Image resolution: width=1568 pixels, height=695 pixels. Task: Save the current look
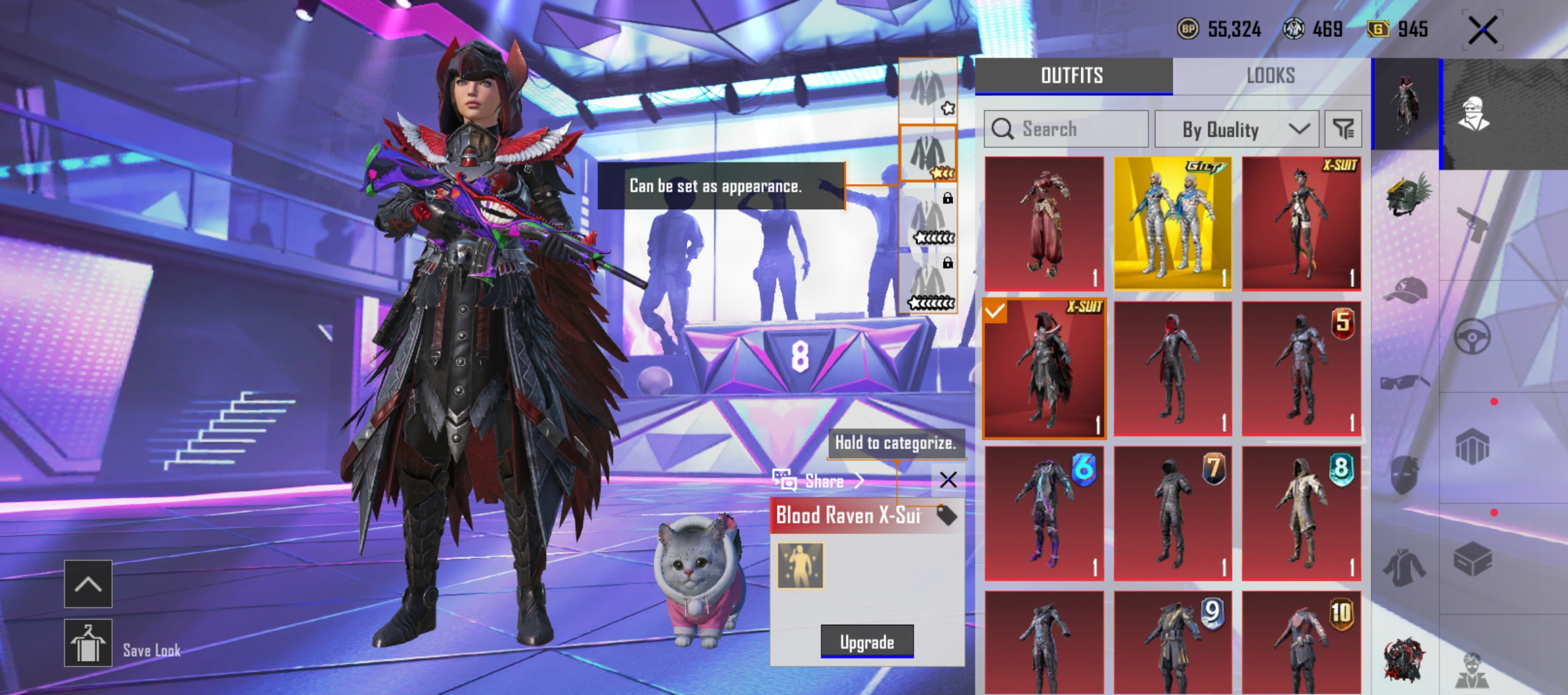[88, 643]
